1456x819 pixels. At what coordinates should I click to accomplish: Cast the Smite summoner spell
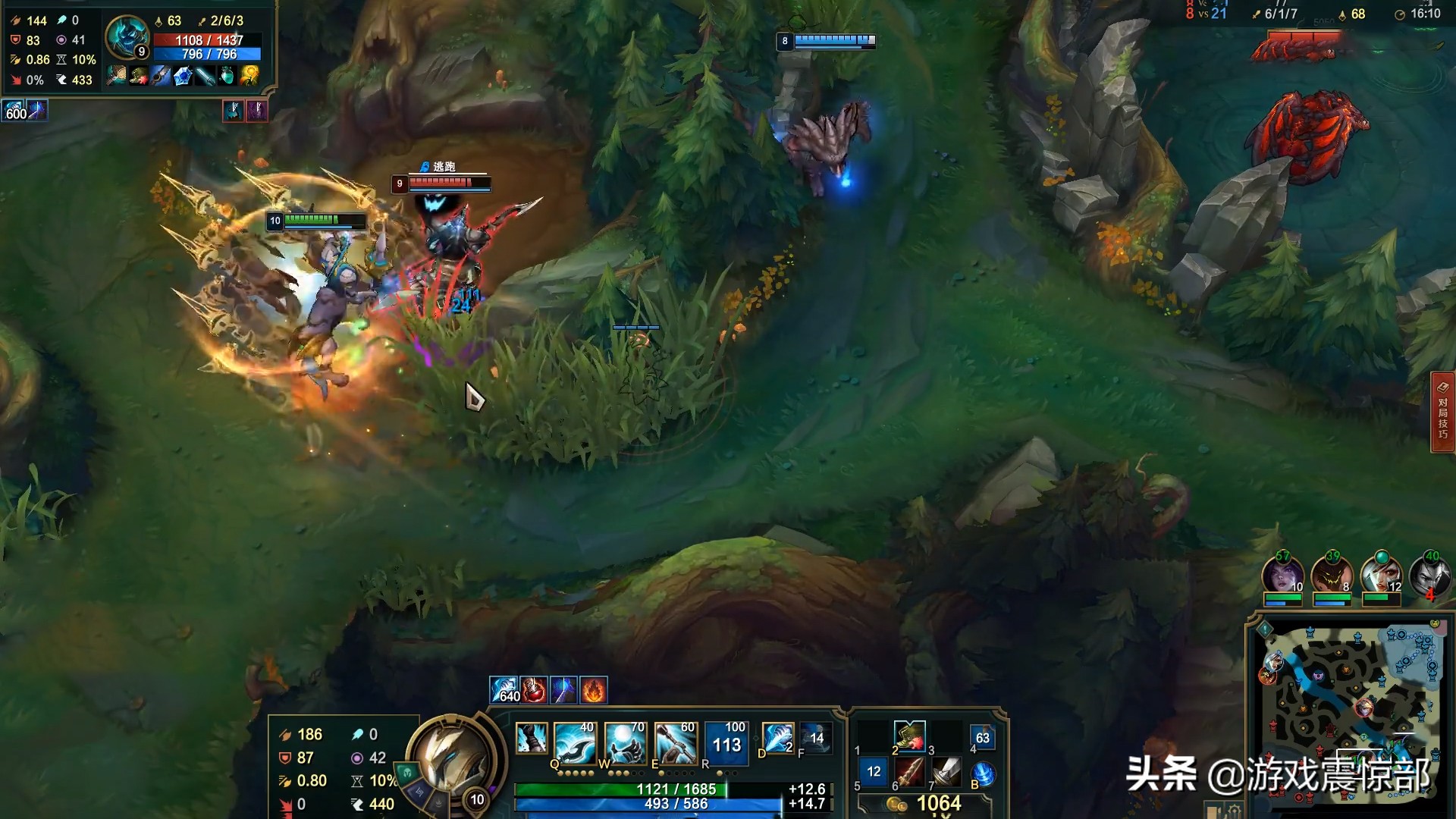[777, 738]
